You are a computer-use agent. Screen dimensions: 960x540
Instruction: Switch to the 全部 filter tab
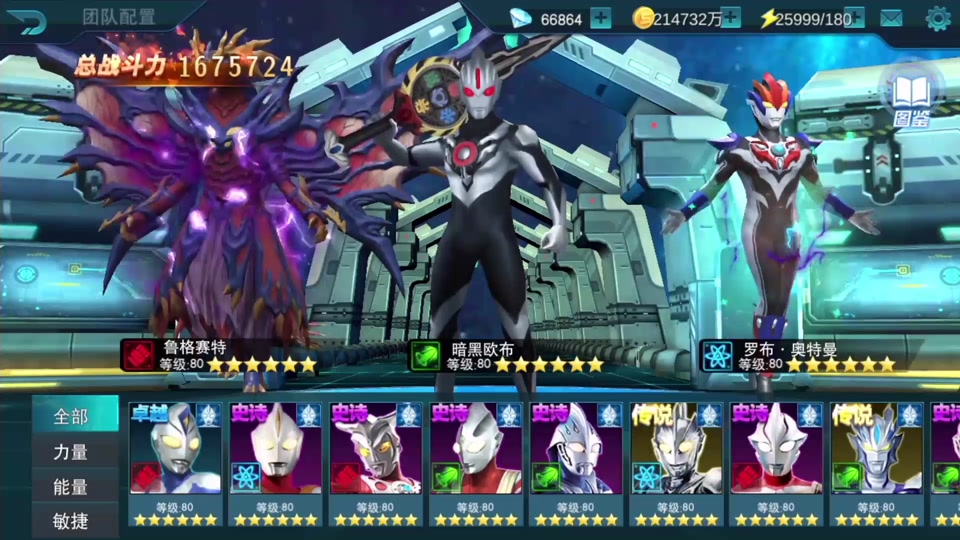pos(71,417)
